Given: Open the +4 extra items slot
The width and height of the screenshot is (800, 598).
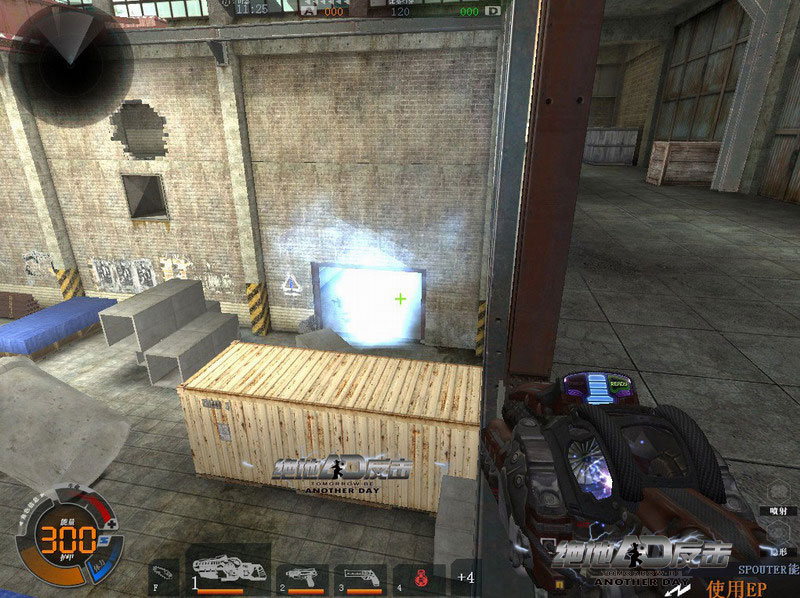Looking at the screenshot, I should (465, 576).
